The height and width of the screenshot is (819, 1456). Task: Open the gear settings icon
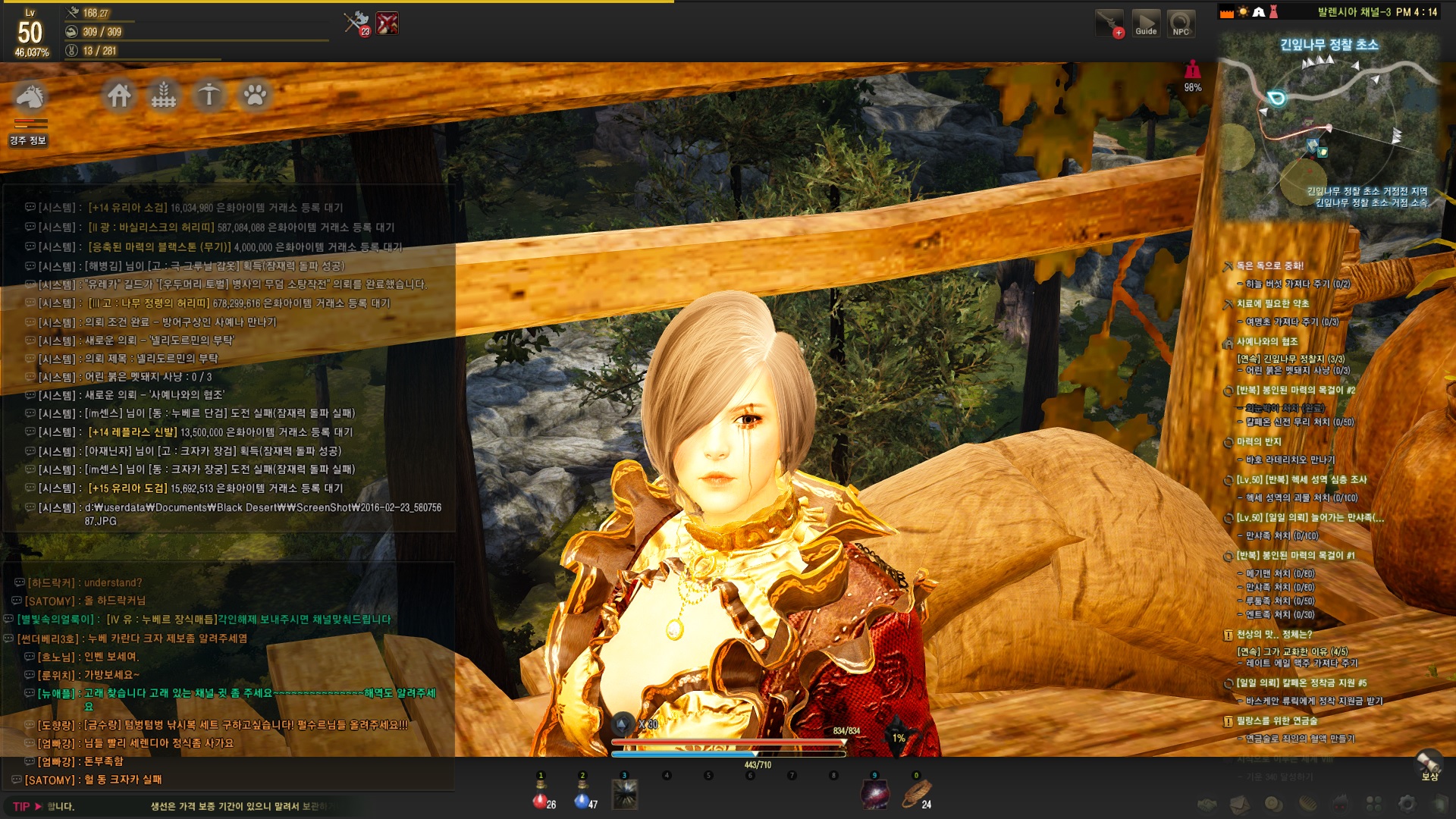1407,804
